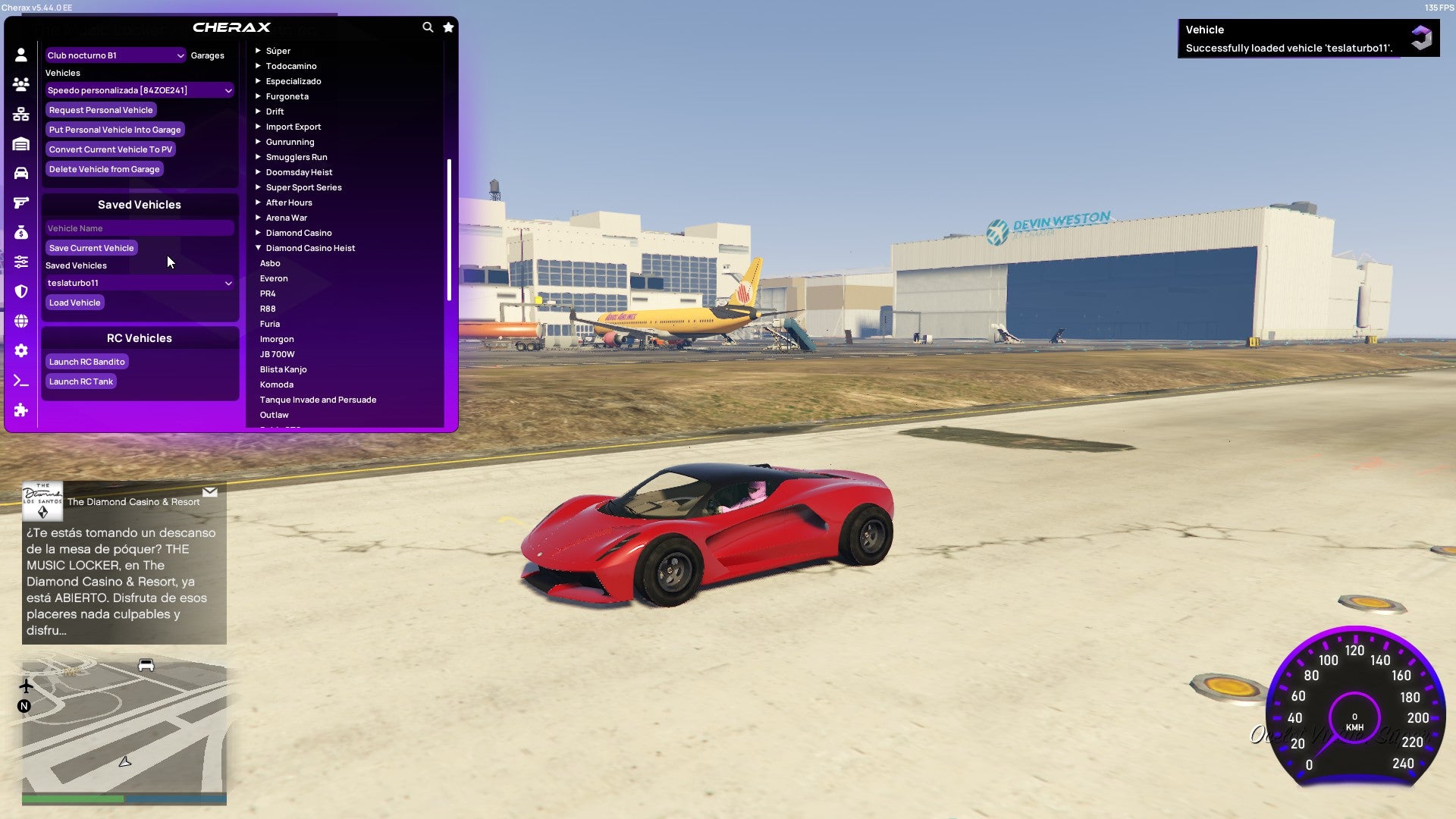Open the search magnifier in Cherax header

(426, 26)
